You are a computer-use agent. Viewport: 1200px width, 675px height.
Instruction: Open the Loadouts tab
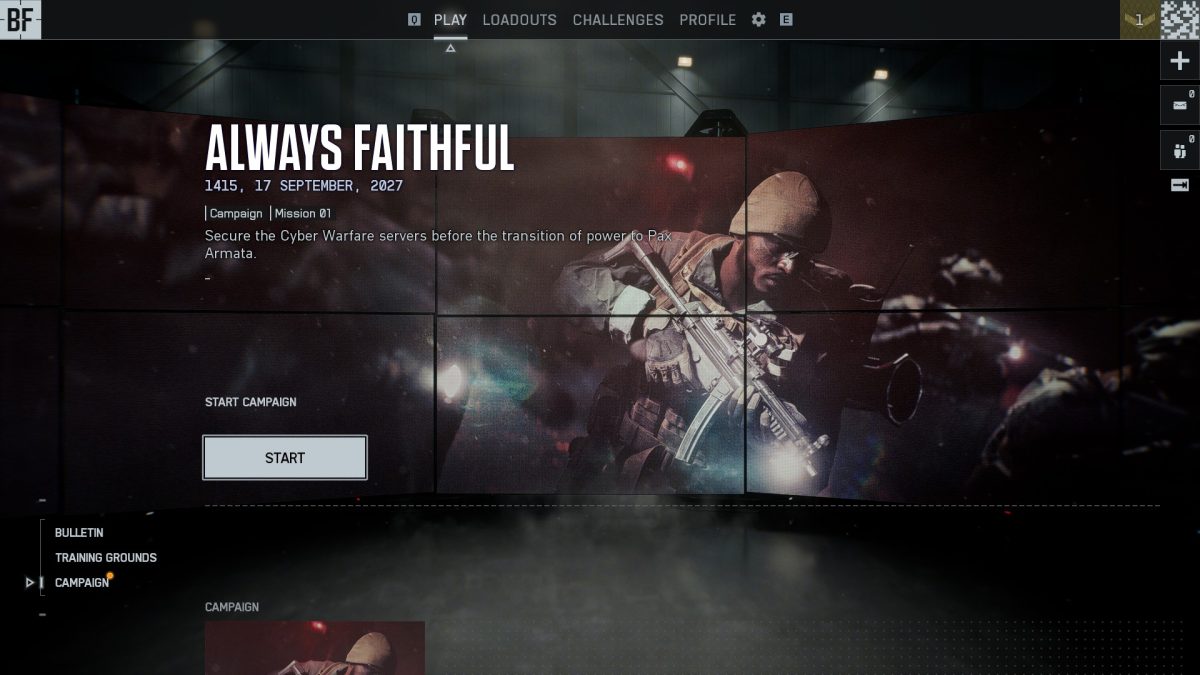pos(519,20)
